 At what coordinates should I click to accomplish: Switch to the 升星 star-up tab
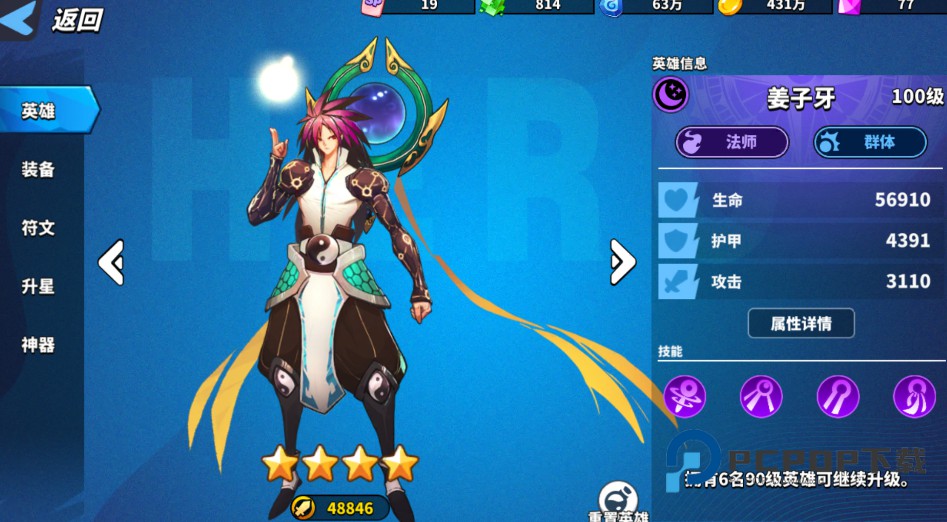(x=38, y=287)
